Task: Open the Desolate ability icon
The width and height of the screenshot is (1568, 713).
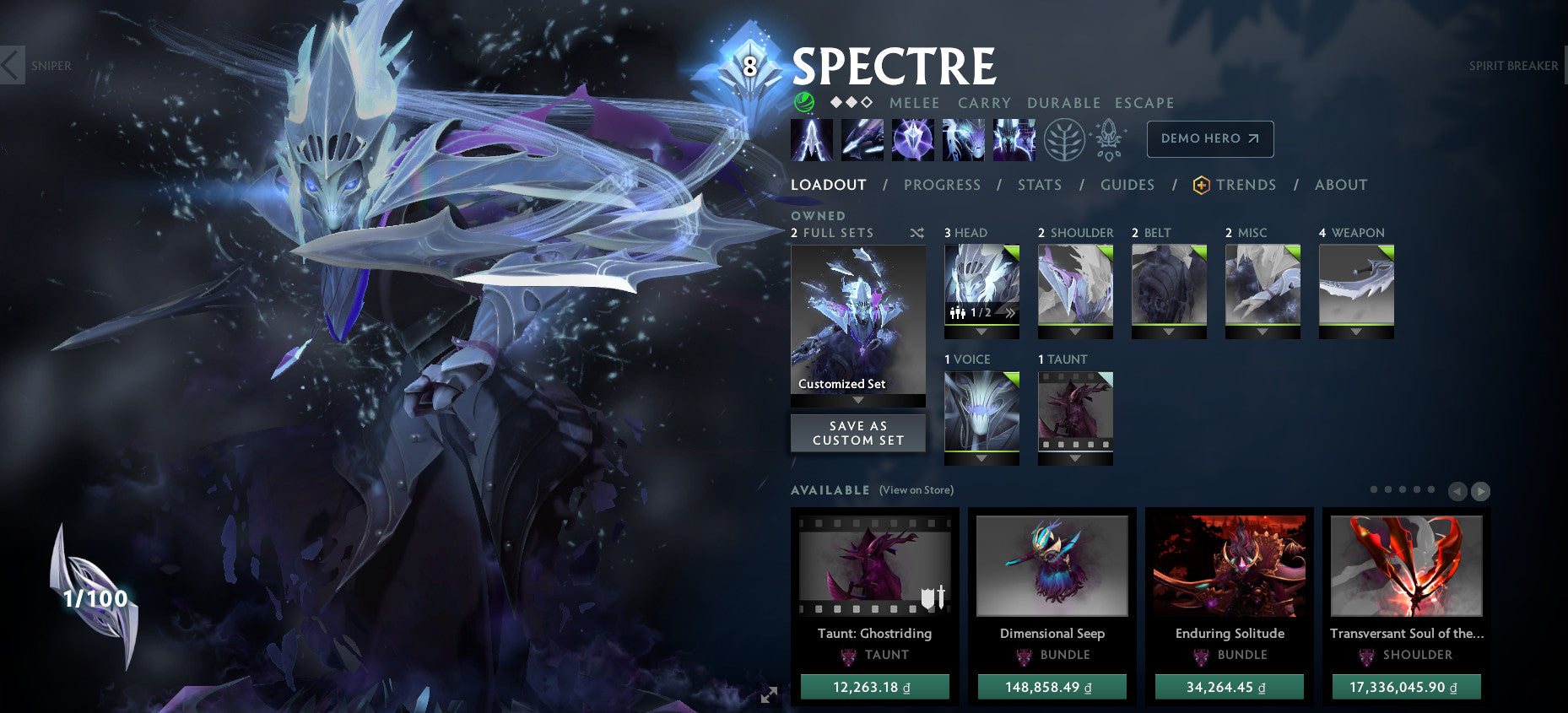Action: [x=862, y=139]
